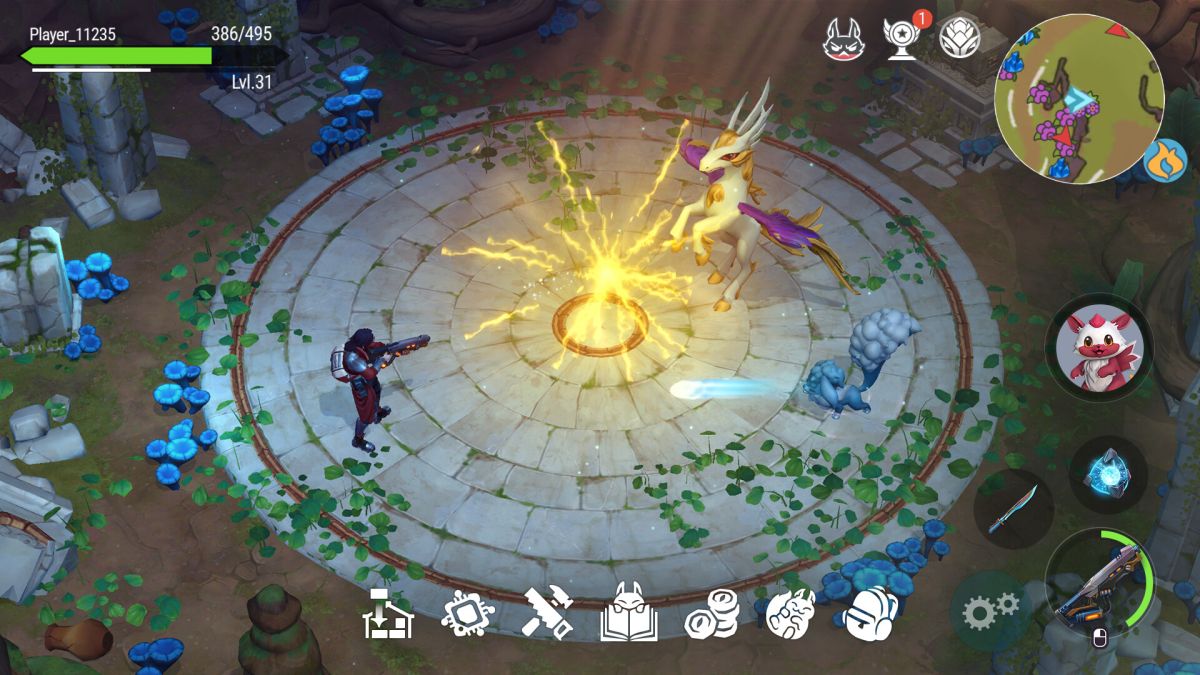The image size is (1200, 675).
Task: Open the sleeping creature pets menu
Action: (x=790, y=612)
